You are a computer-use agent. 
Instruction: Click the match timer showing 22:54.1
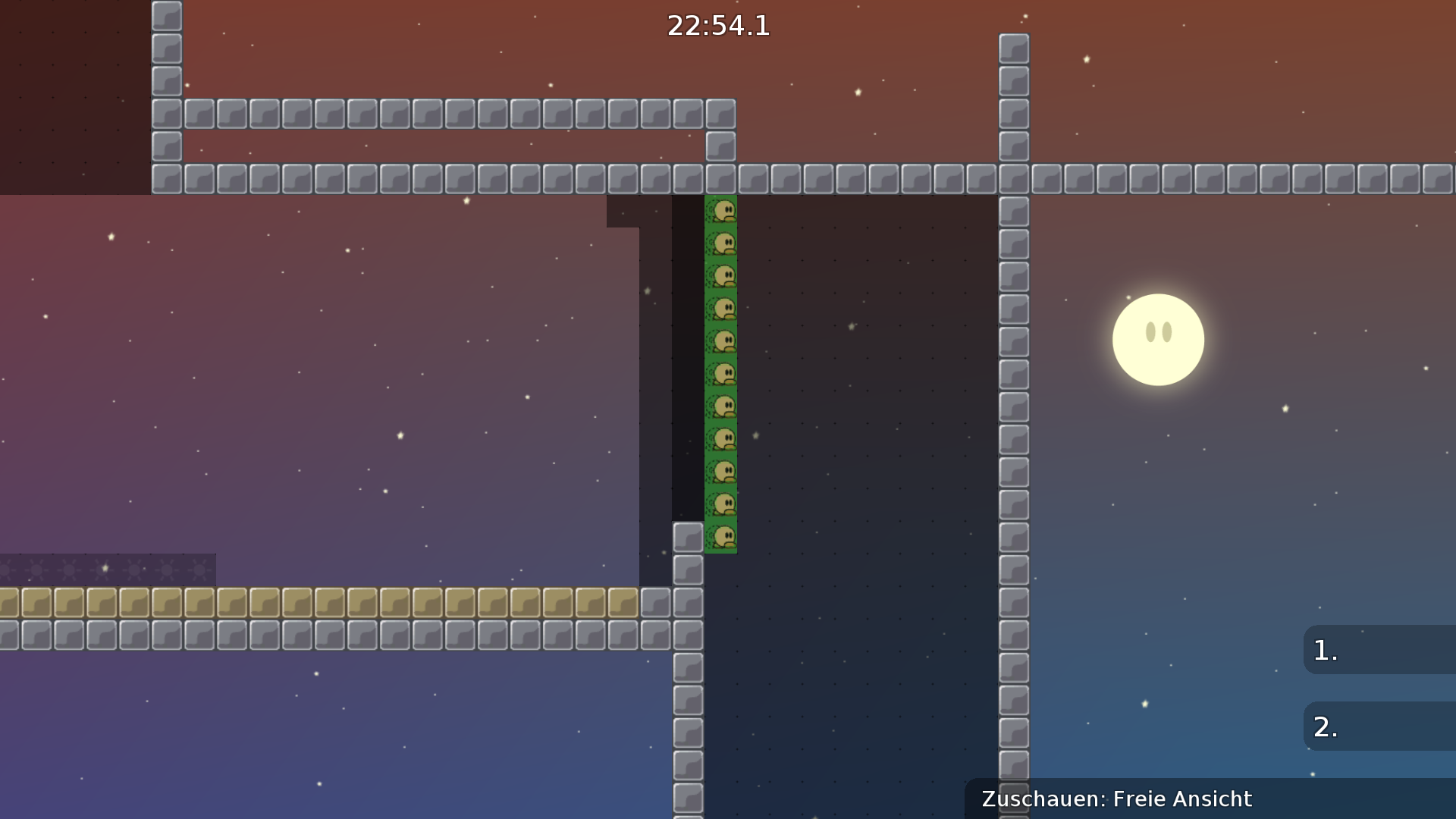(x=717, y=27)
